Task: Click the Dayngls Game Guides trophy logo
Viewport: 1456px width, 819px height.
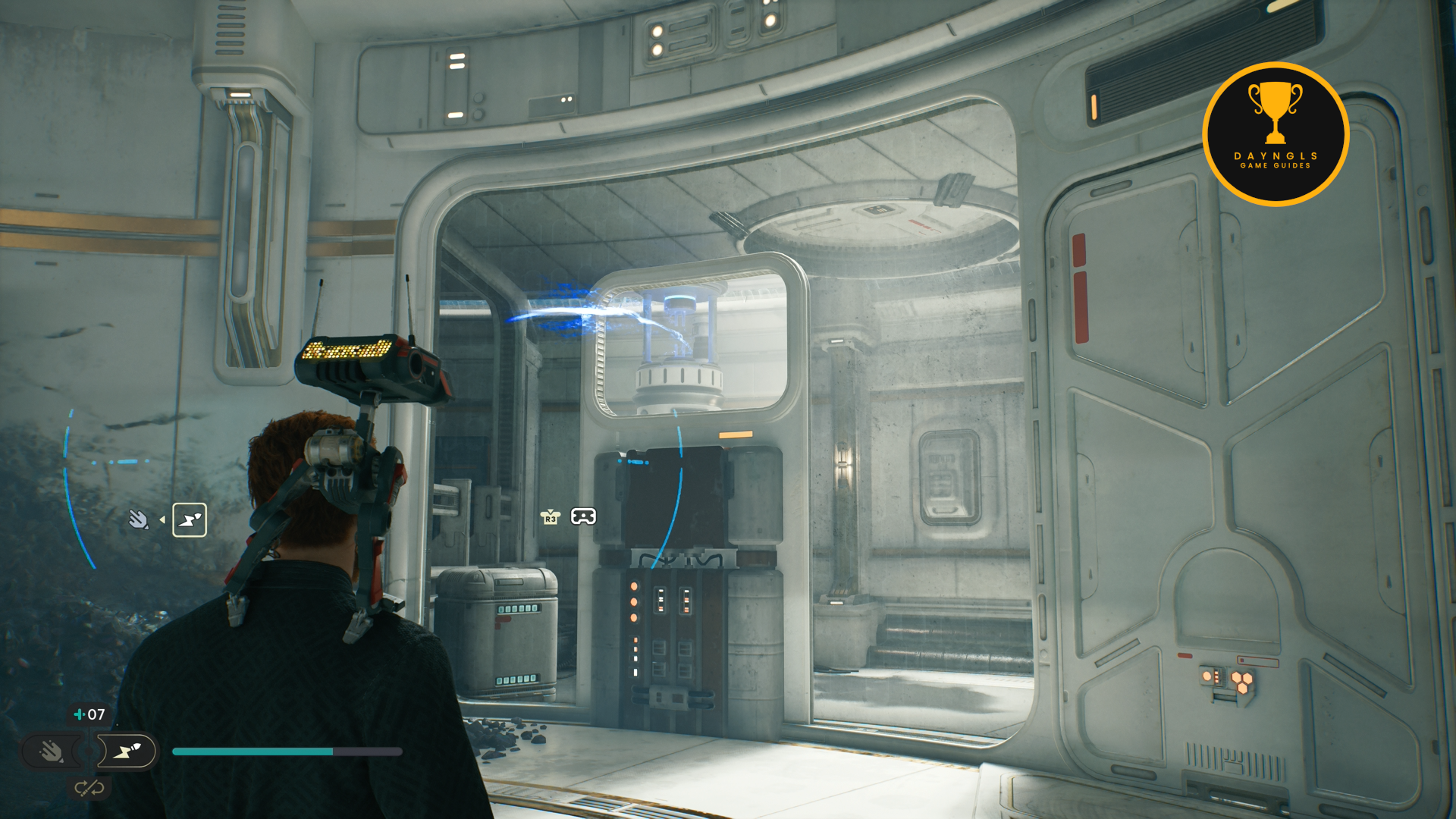Action: (1276, 134)
